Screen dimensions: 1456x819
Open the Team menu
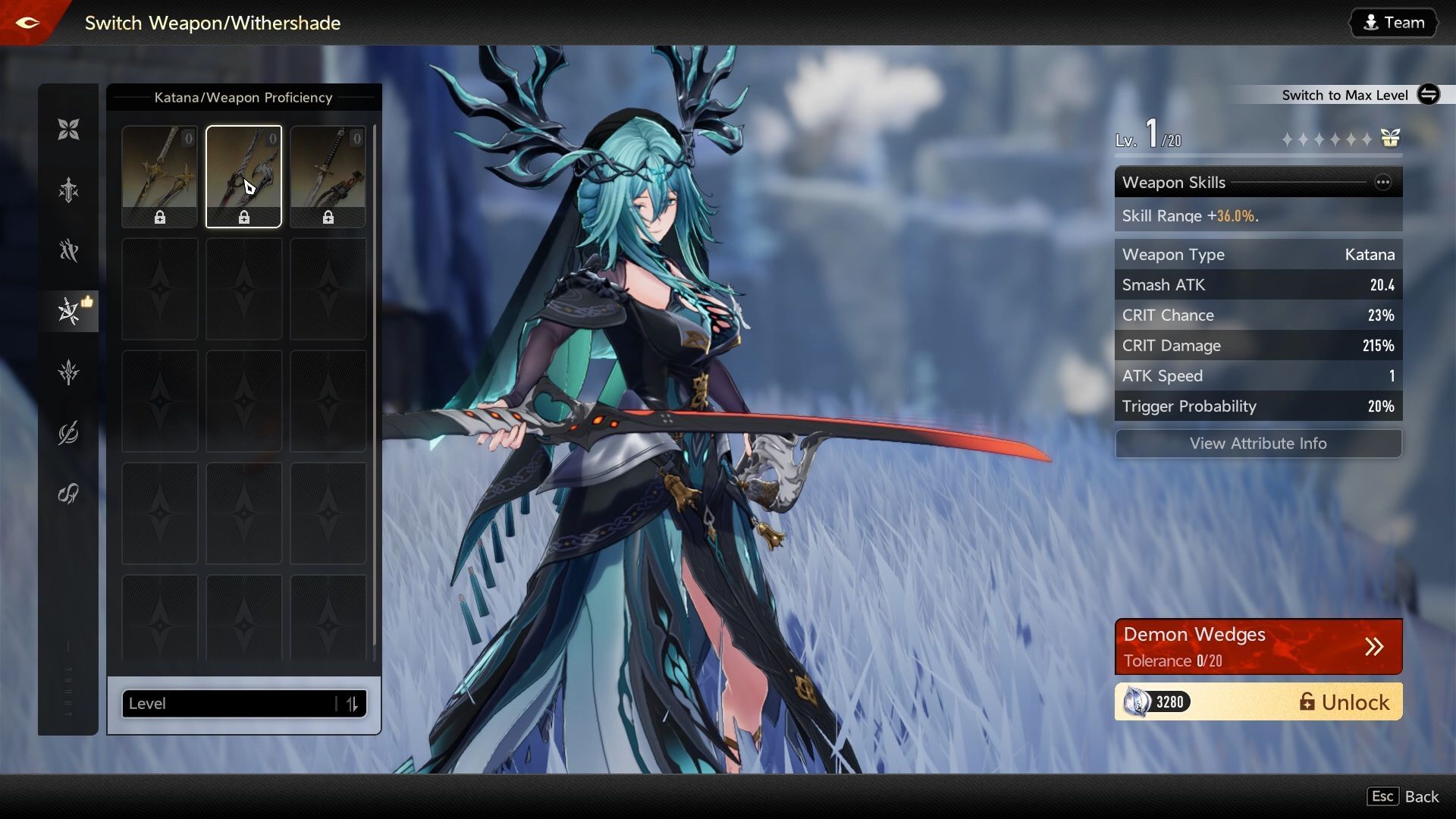click(x=1393, y=22)
